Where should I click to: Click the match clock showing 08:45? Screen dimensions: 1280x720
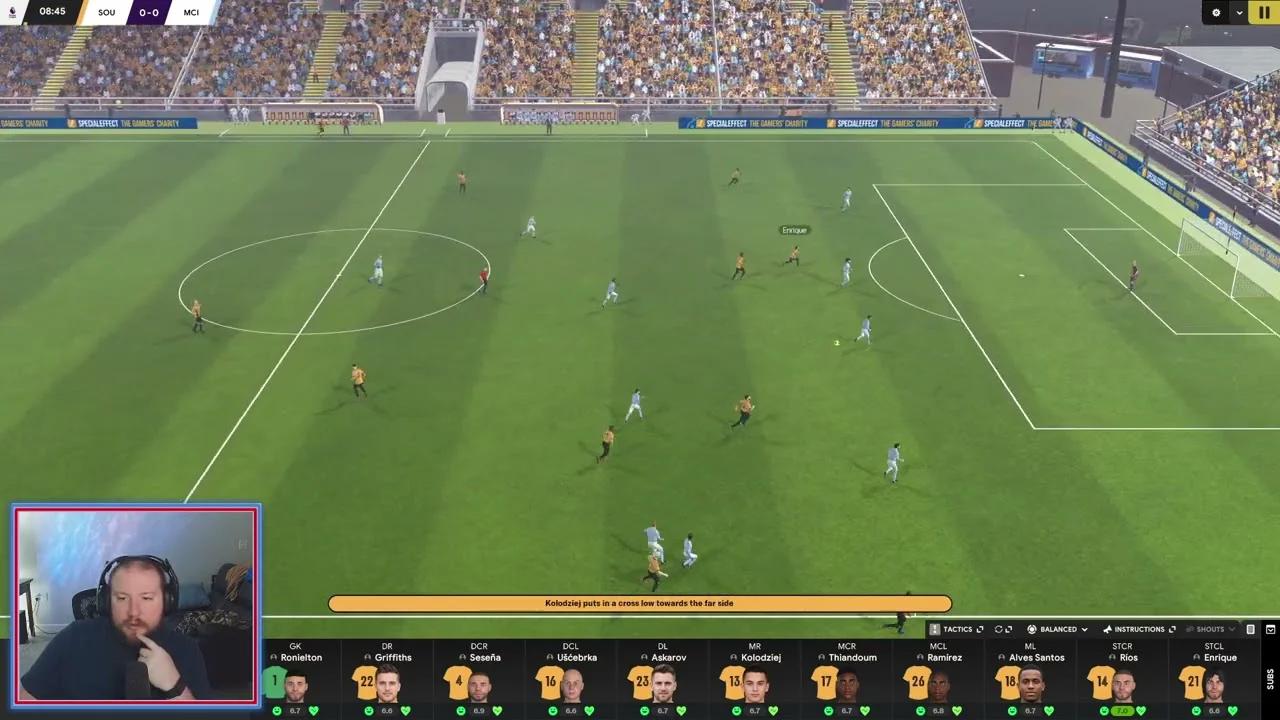(50, 12)
